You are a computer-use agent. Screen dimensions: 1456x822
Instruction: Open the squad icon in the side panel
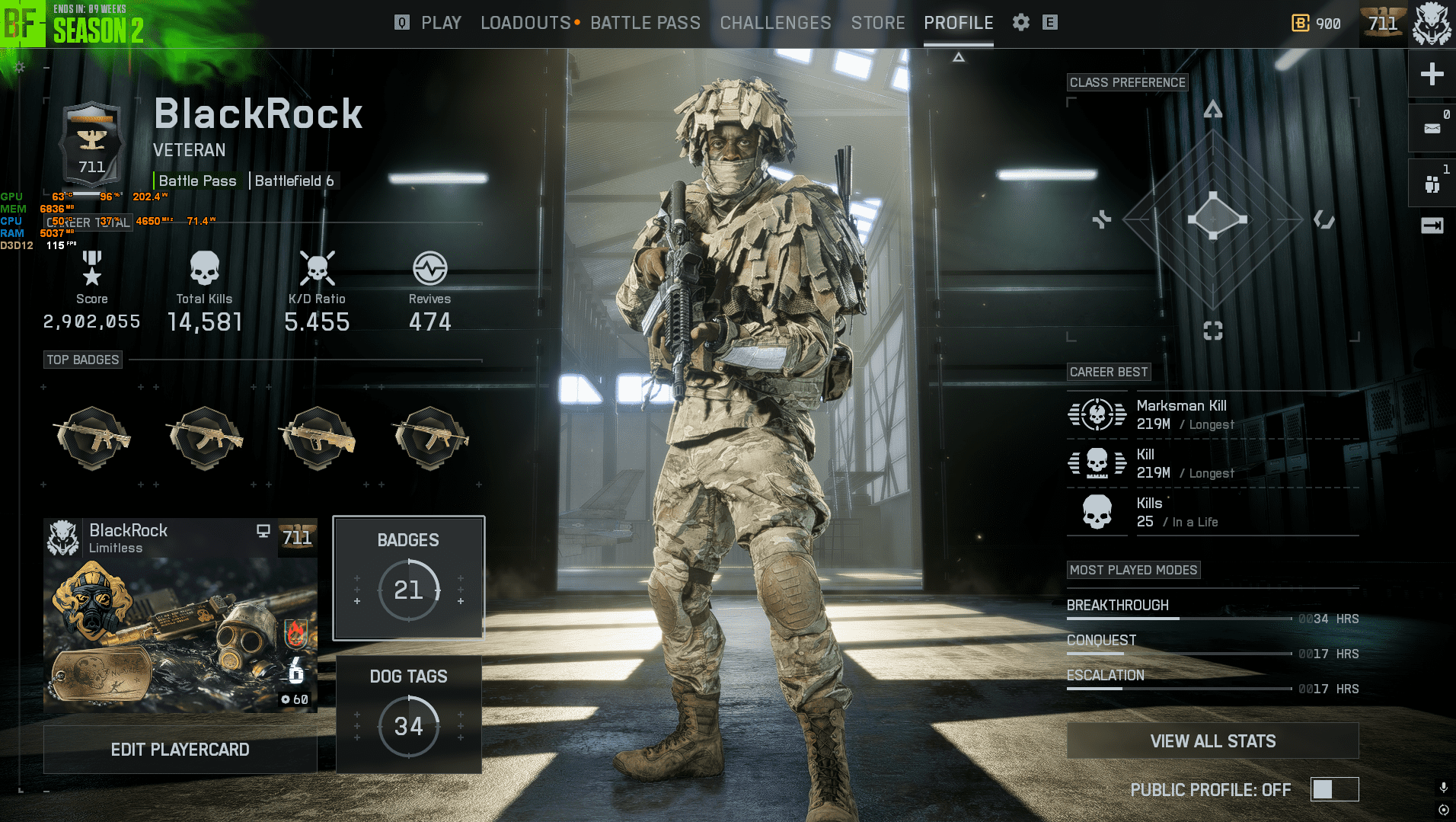coord(1432,184)
